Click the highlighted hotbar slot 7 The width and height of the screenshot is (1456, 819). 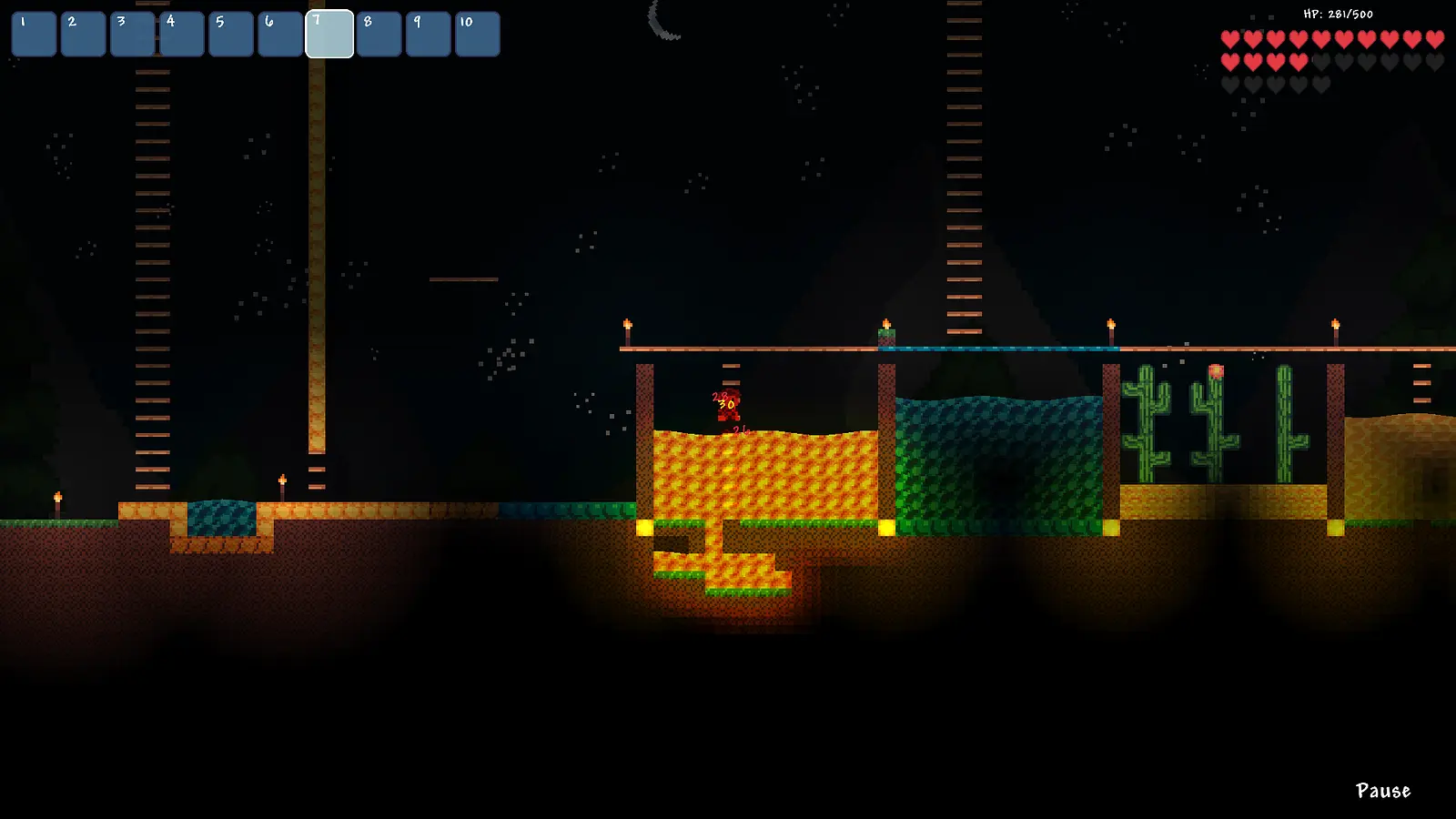pyautogui.click(x=331, y=33)
